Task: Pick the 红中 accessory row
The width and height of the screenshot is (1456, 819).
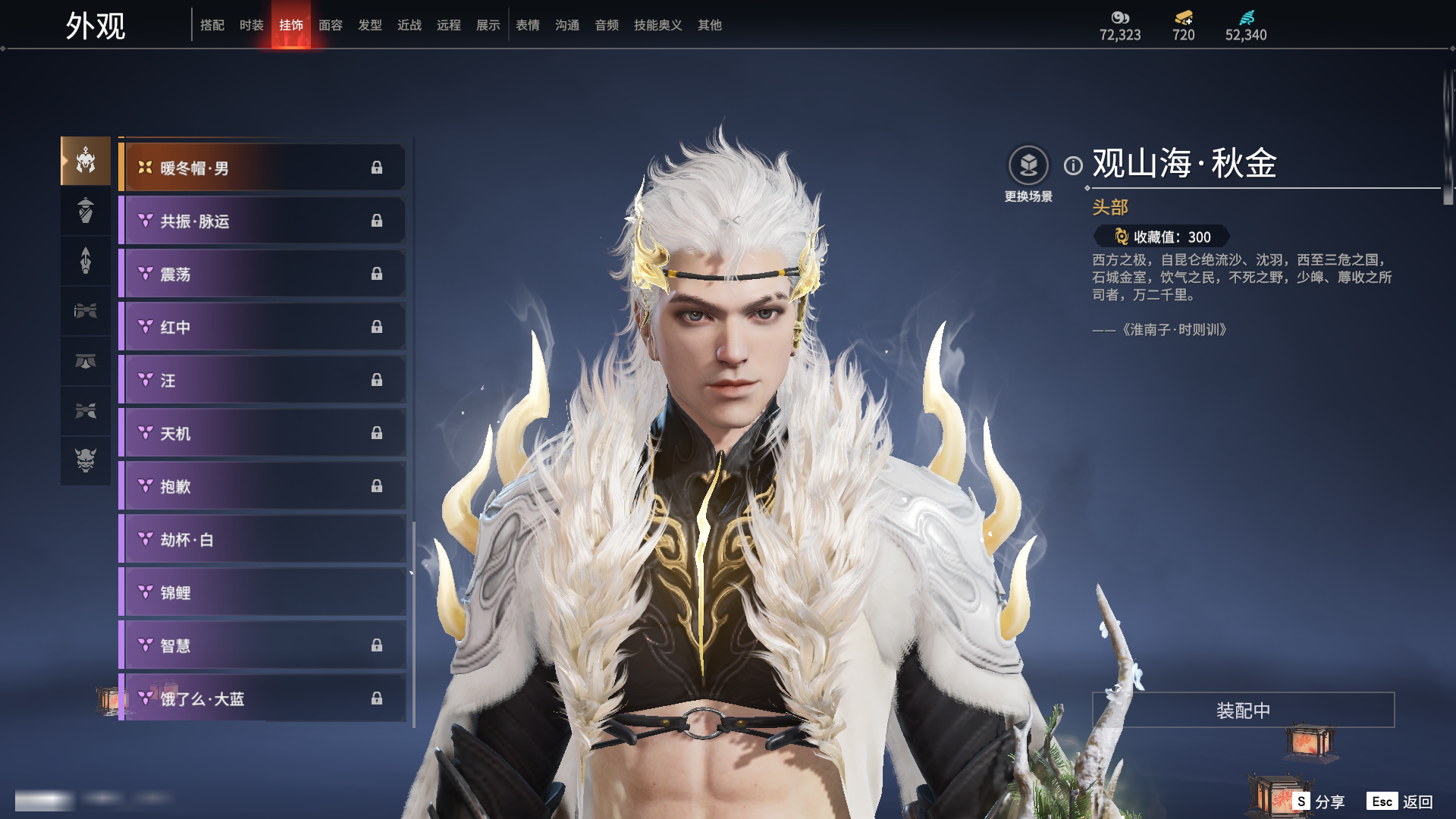Action: tap(262, 327)
